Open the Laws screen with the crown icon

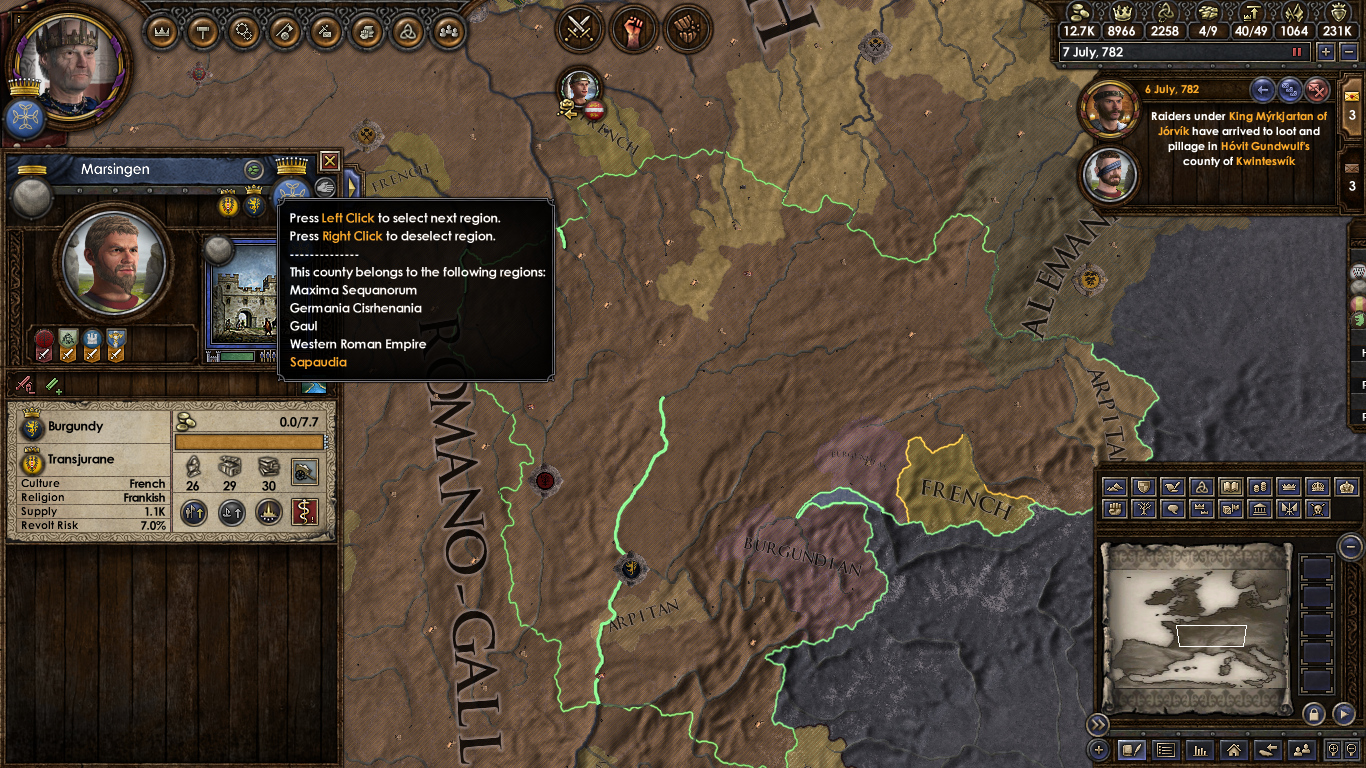160,31
